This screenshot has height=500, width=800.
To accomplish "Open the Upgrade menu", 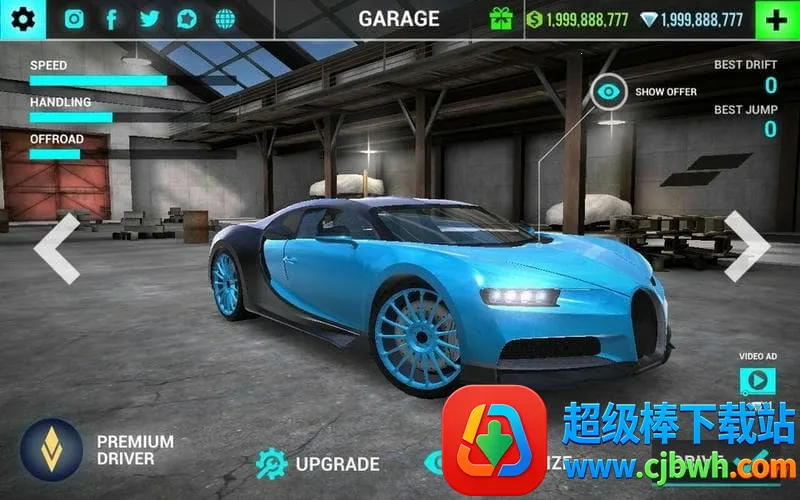I will tap(318, 463).
